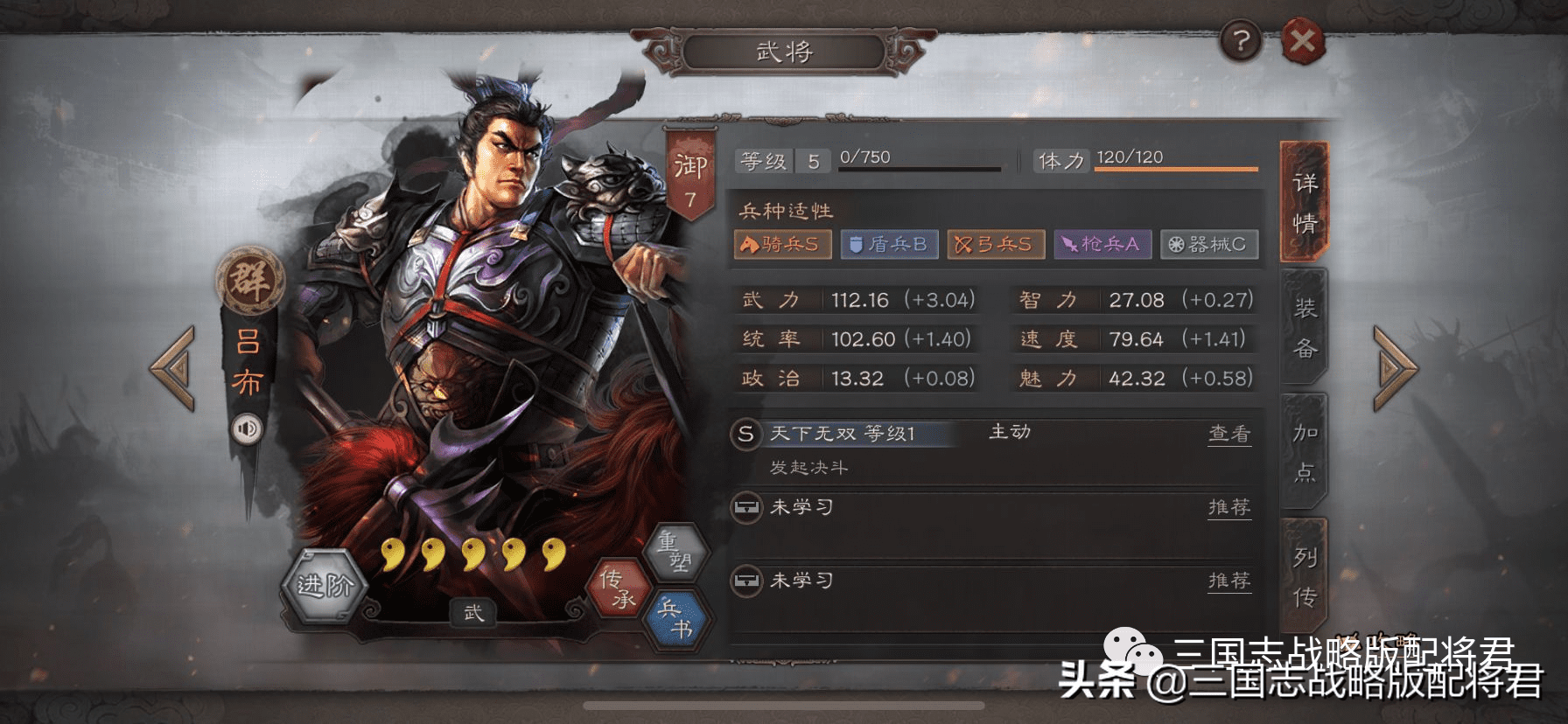1568x724 pixels.
Task: Tap the 器械C siege aptitude badge
Action: [1208, 246]
